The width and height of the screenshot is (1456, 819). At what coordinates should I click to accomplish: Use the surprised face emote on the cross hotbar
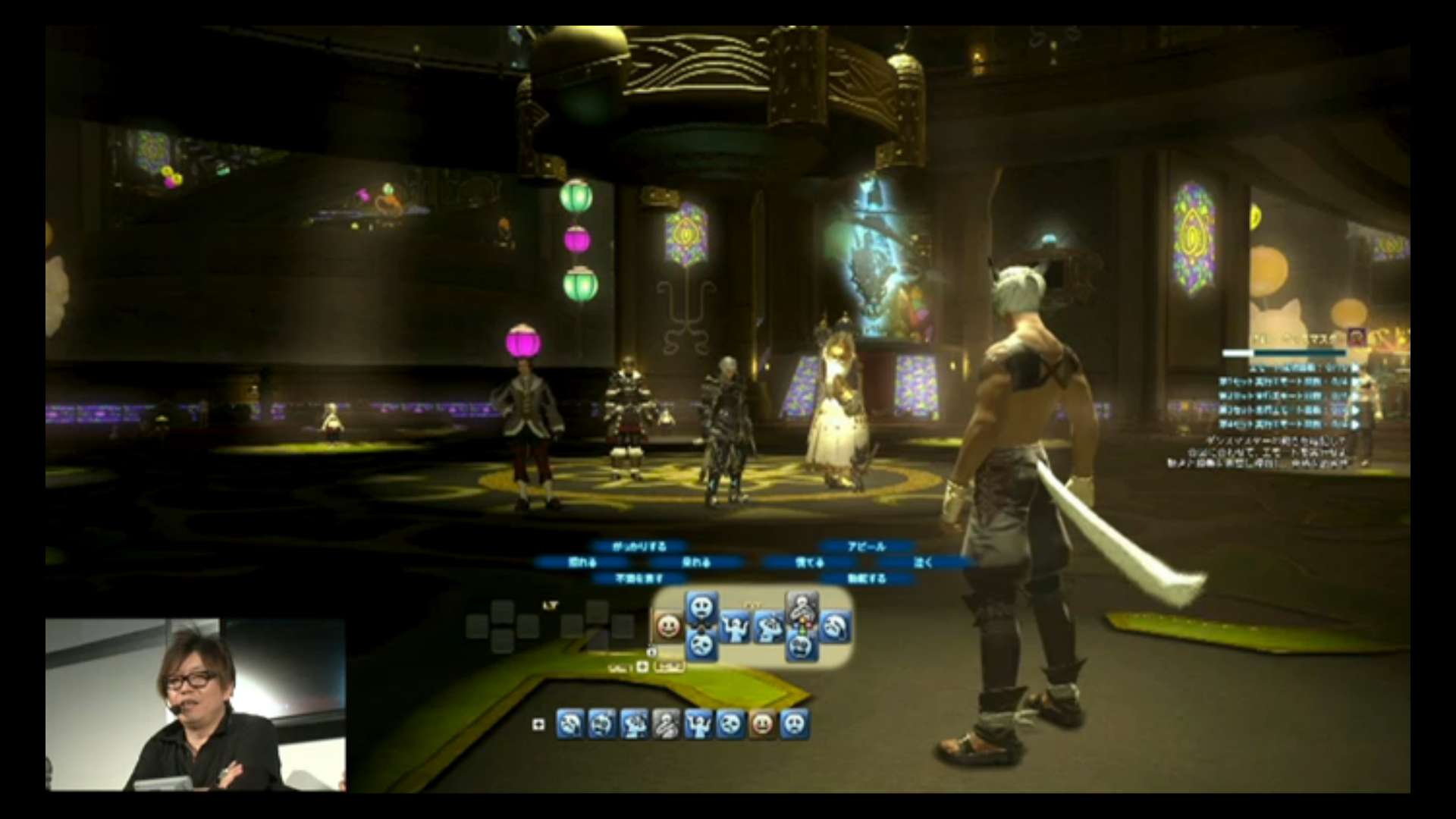click(x=702, y=607)
